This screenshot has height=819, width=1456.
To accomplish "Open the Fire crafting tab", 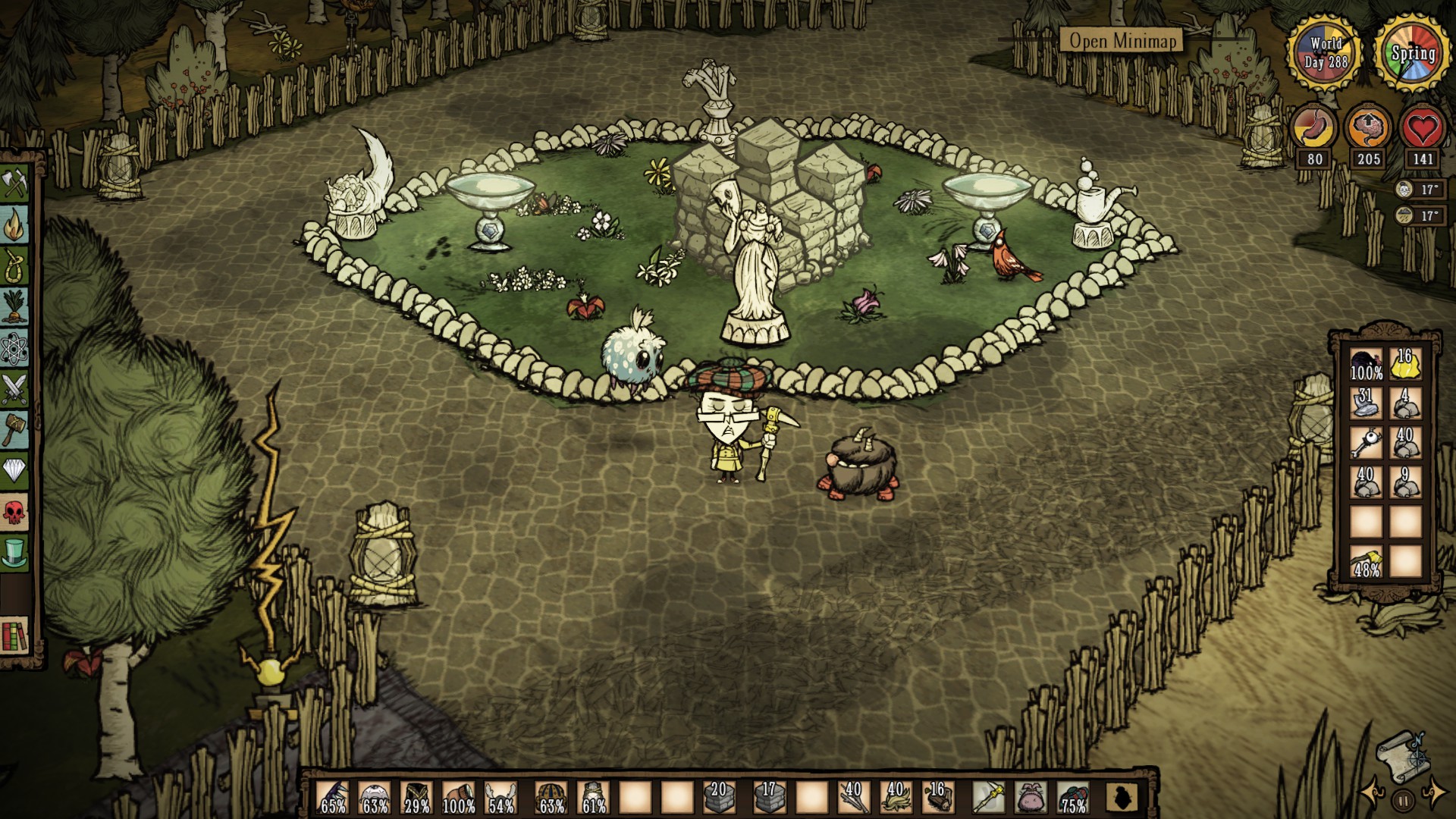I will (x=14, y=224).
